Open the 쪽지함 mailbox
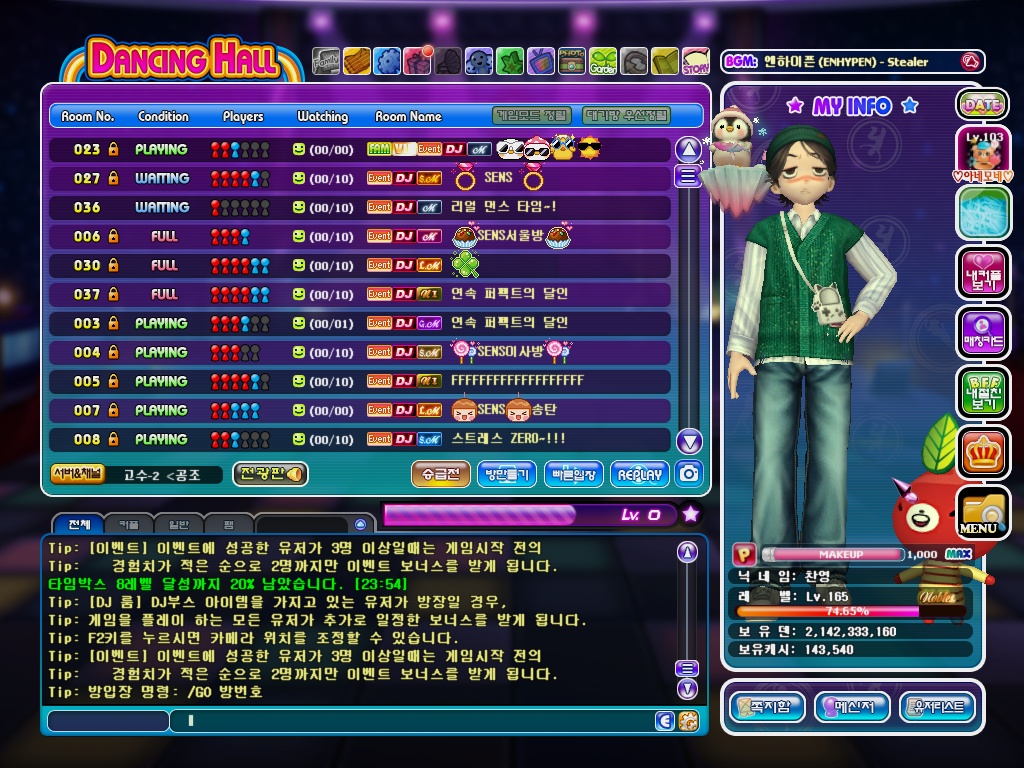 pyautogui.click(x=767, y=707)
